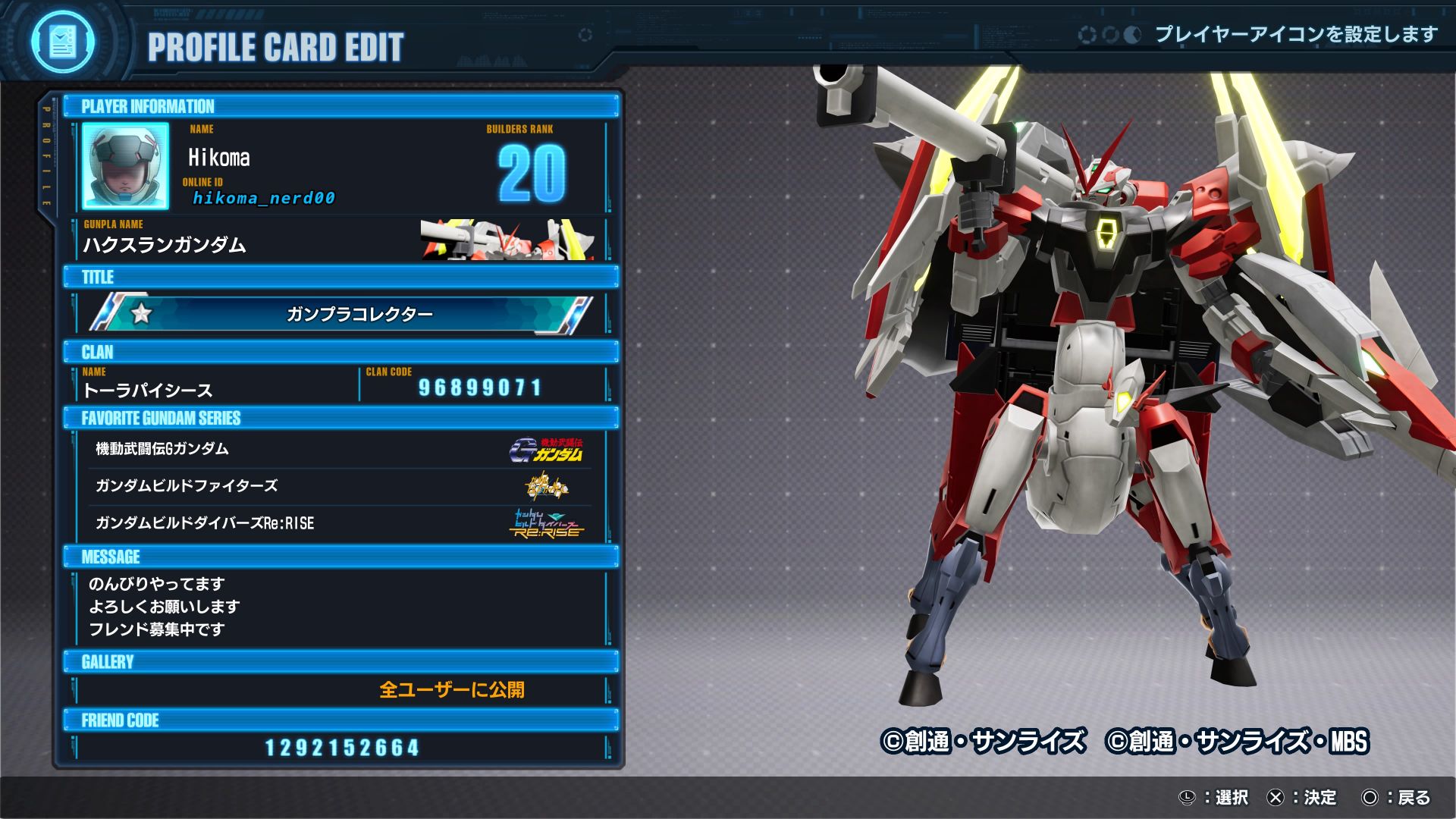Toggle gallery visibility 全ユーザーに公開

[451, 689]
